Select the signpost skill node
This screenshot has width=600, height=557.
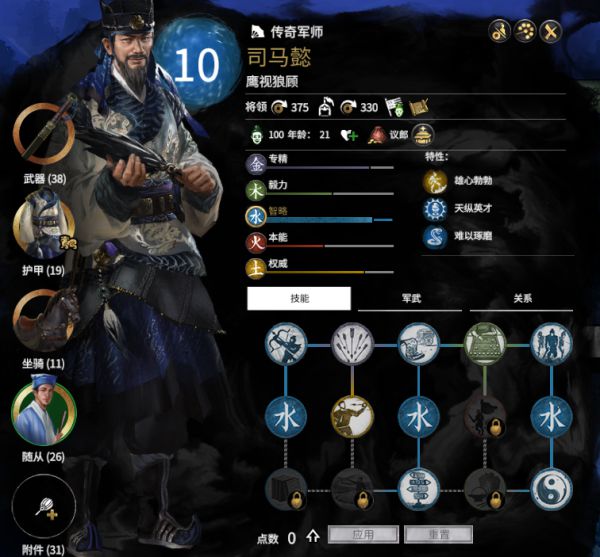419,489
